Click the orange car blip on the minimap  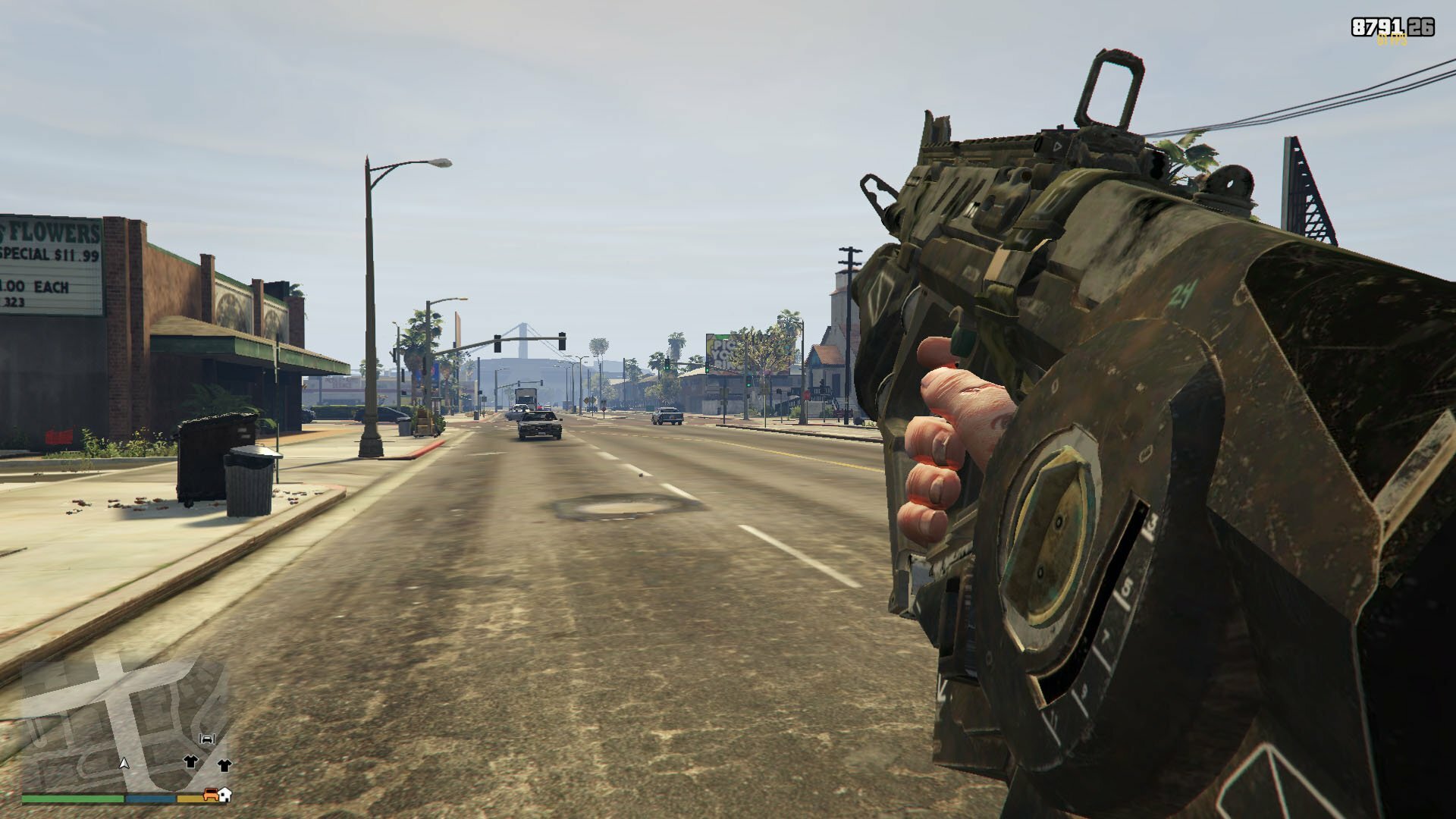(210, 795)
